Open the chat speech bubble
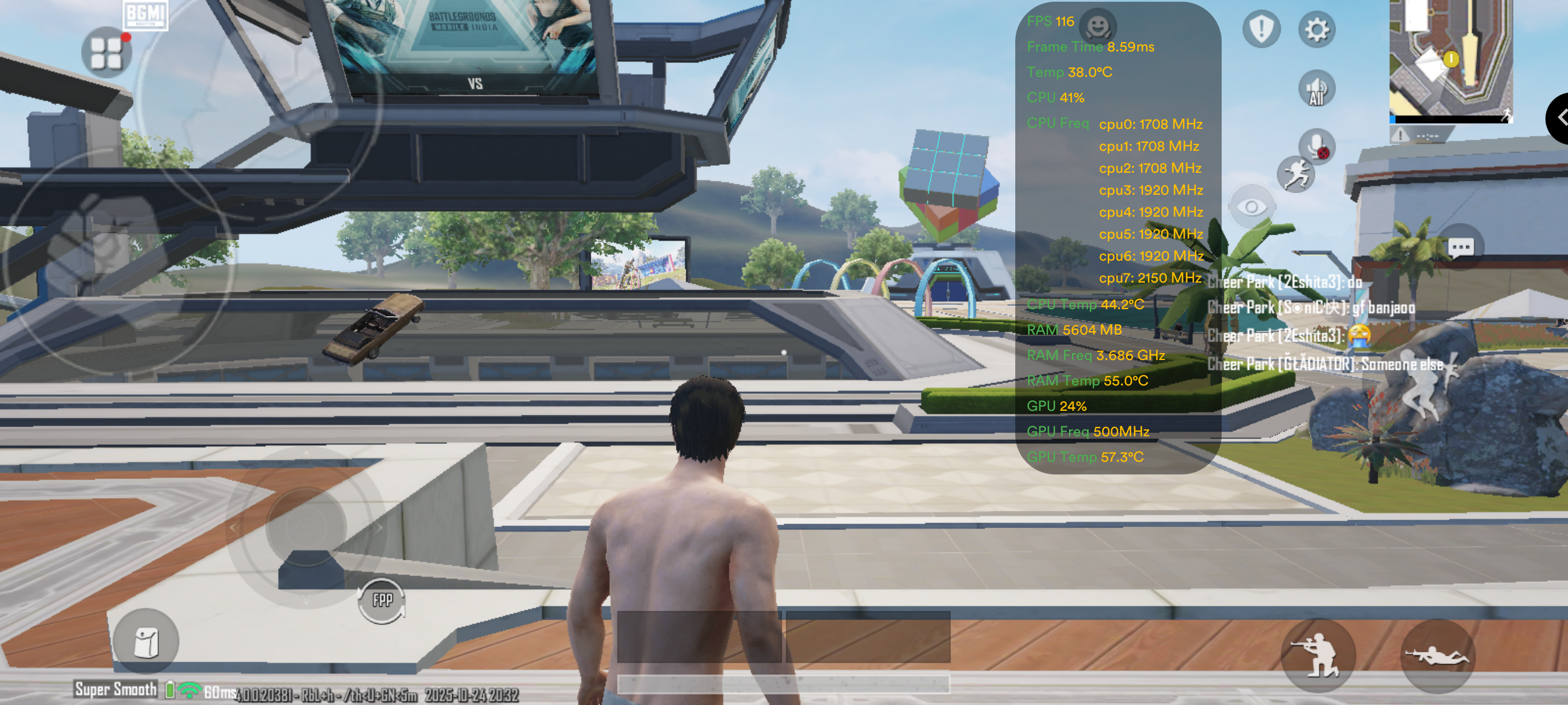This screenshot has width=1568, height=705. click(1460, 247)
